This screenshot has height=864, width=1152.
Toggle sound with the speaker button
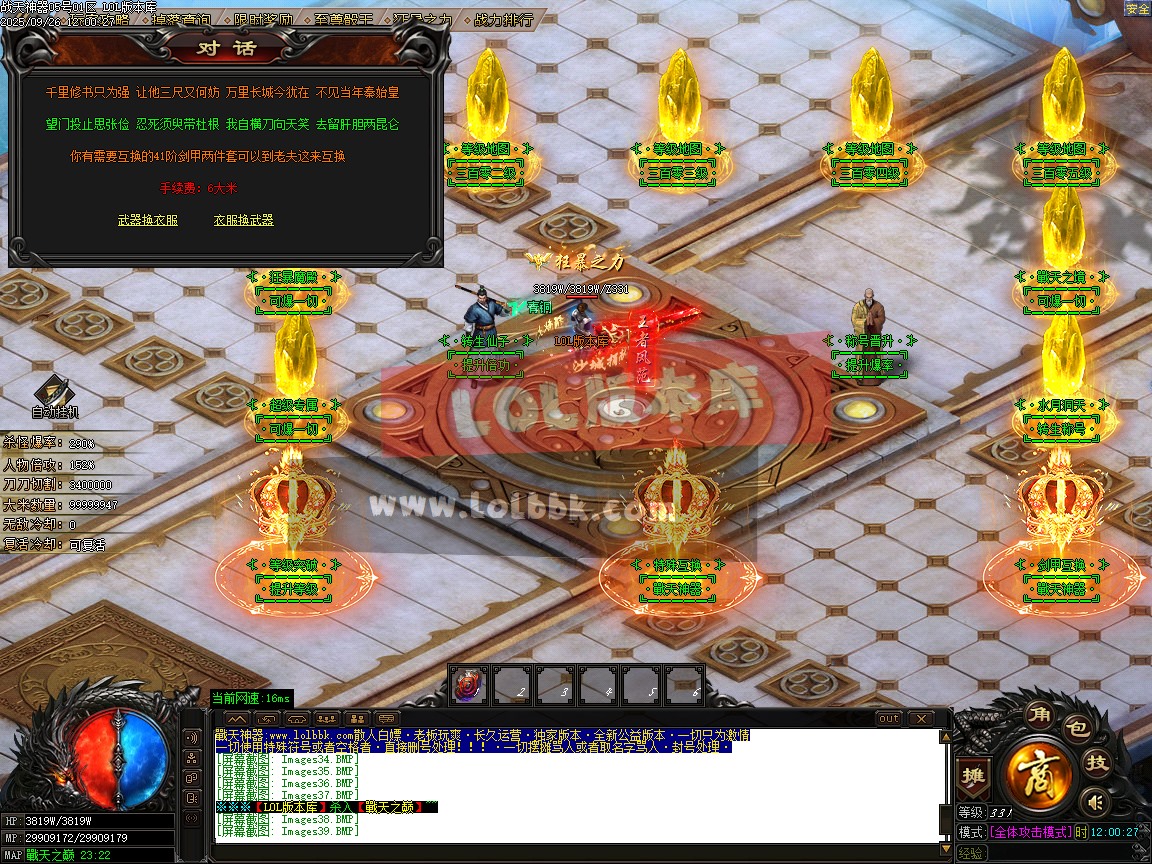[1096, 800]
